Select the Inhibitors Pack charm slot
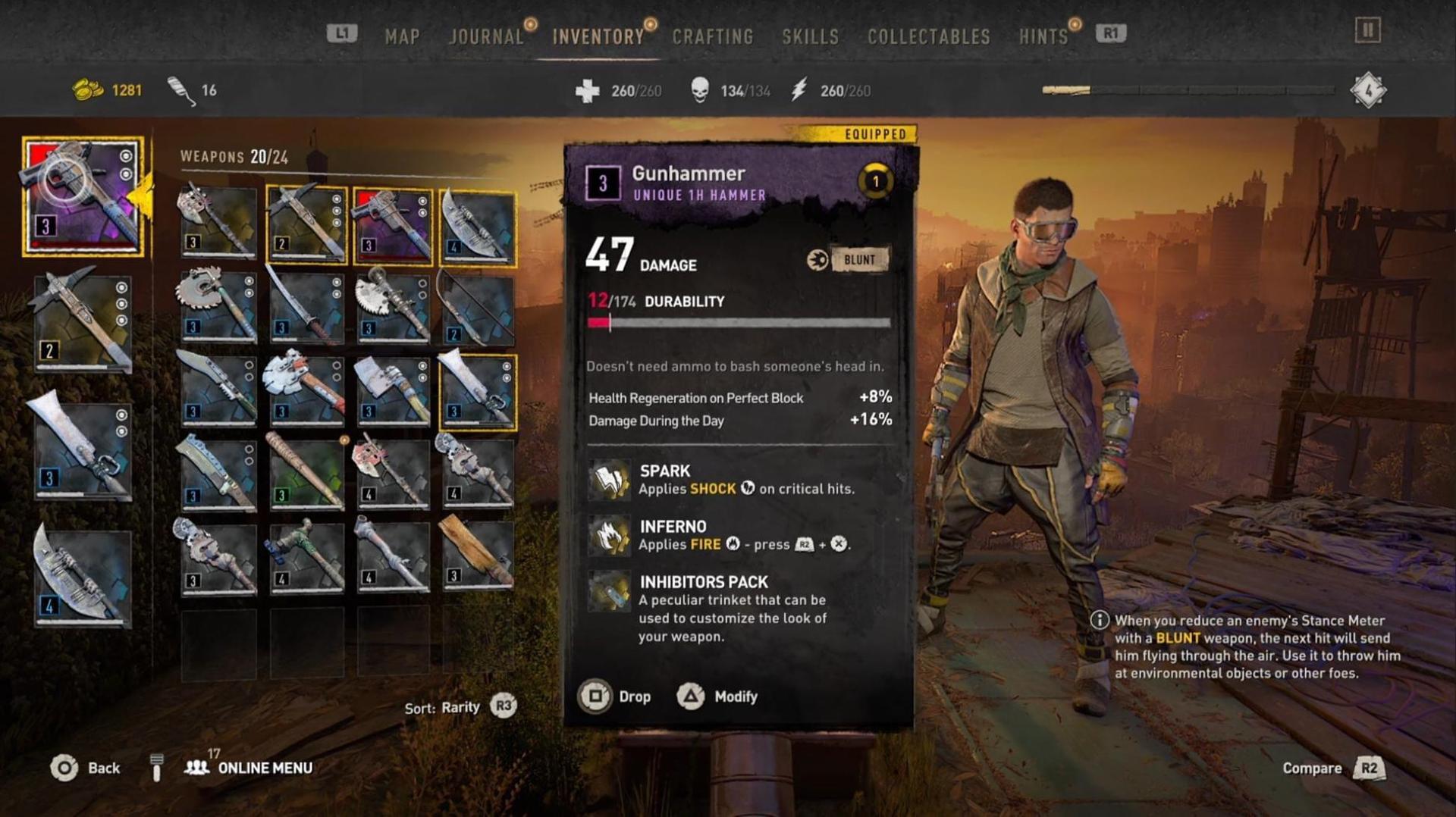1456x817 pixels. click(x=610, y=591)
